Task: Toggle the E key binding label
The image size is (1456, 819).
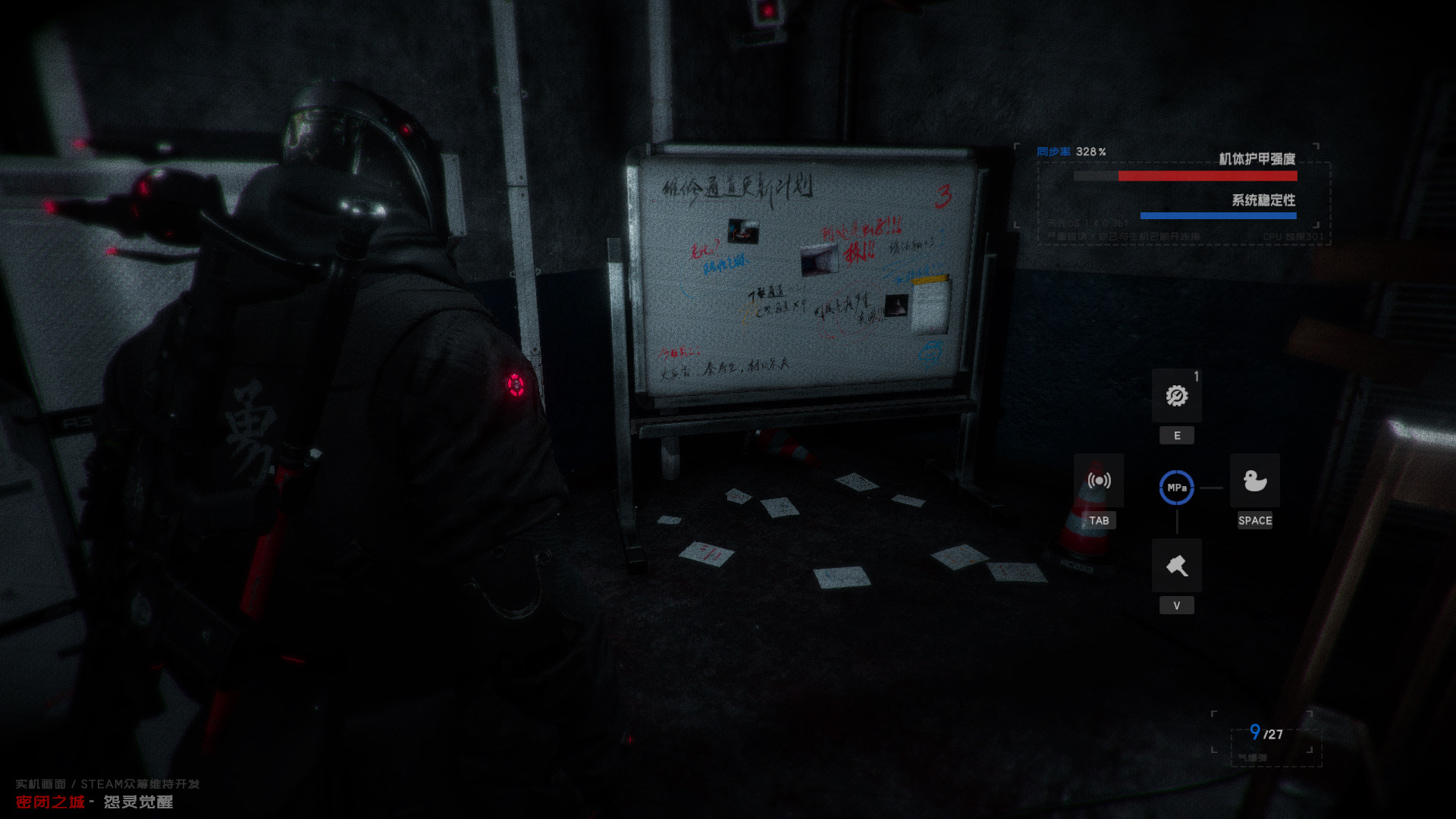Action: (1176, 435)
